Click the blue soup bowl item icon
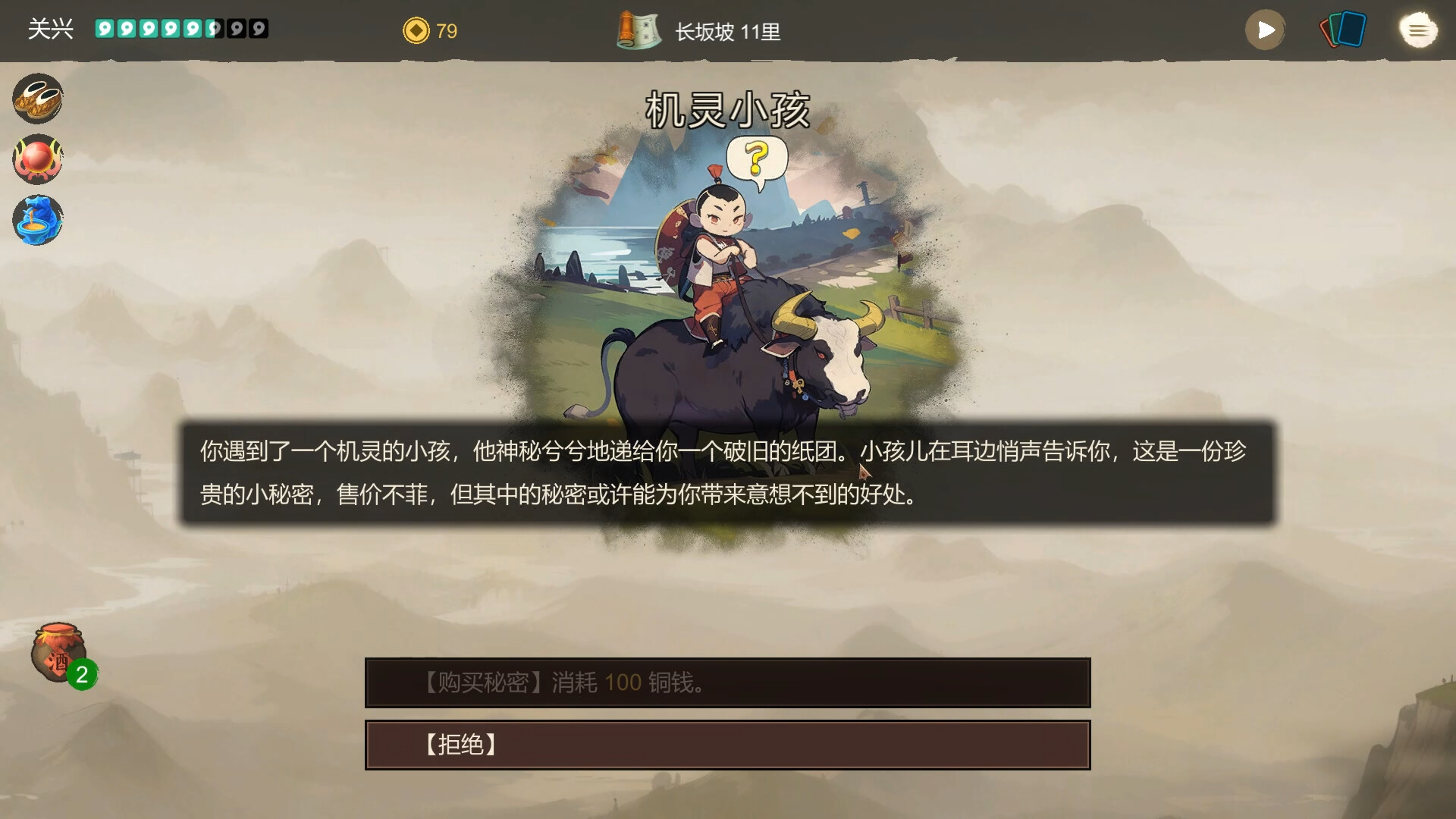 click(37, 219)
